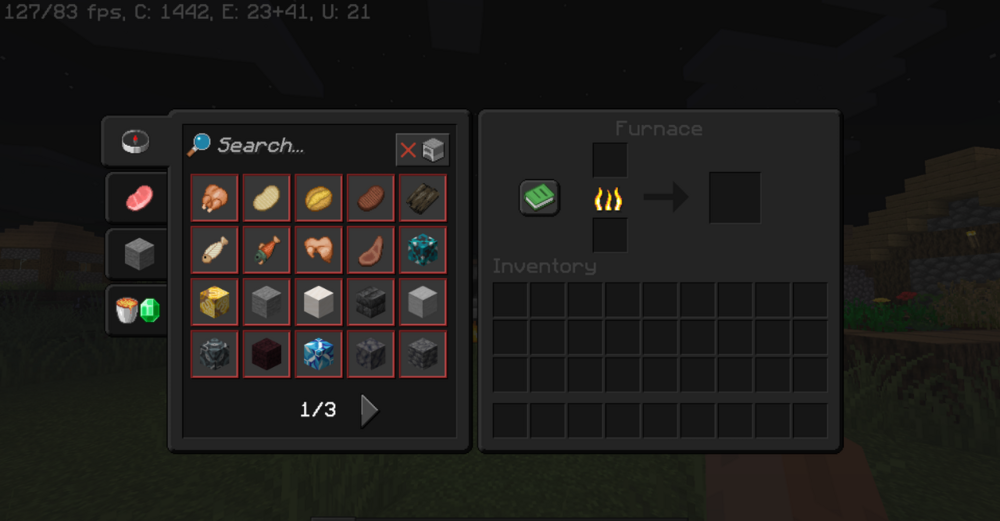Viewport: 1000px width, 521px height.
Task: Pick the dried kelp recipe
Action: [x=422, y=198]
